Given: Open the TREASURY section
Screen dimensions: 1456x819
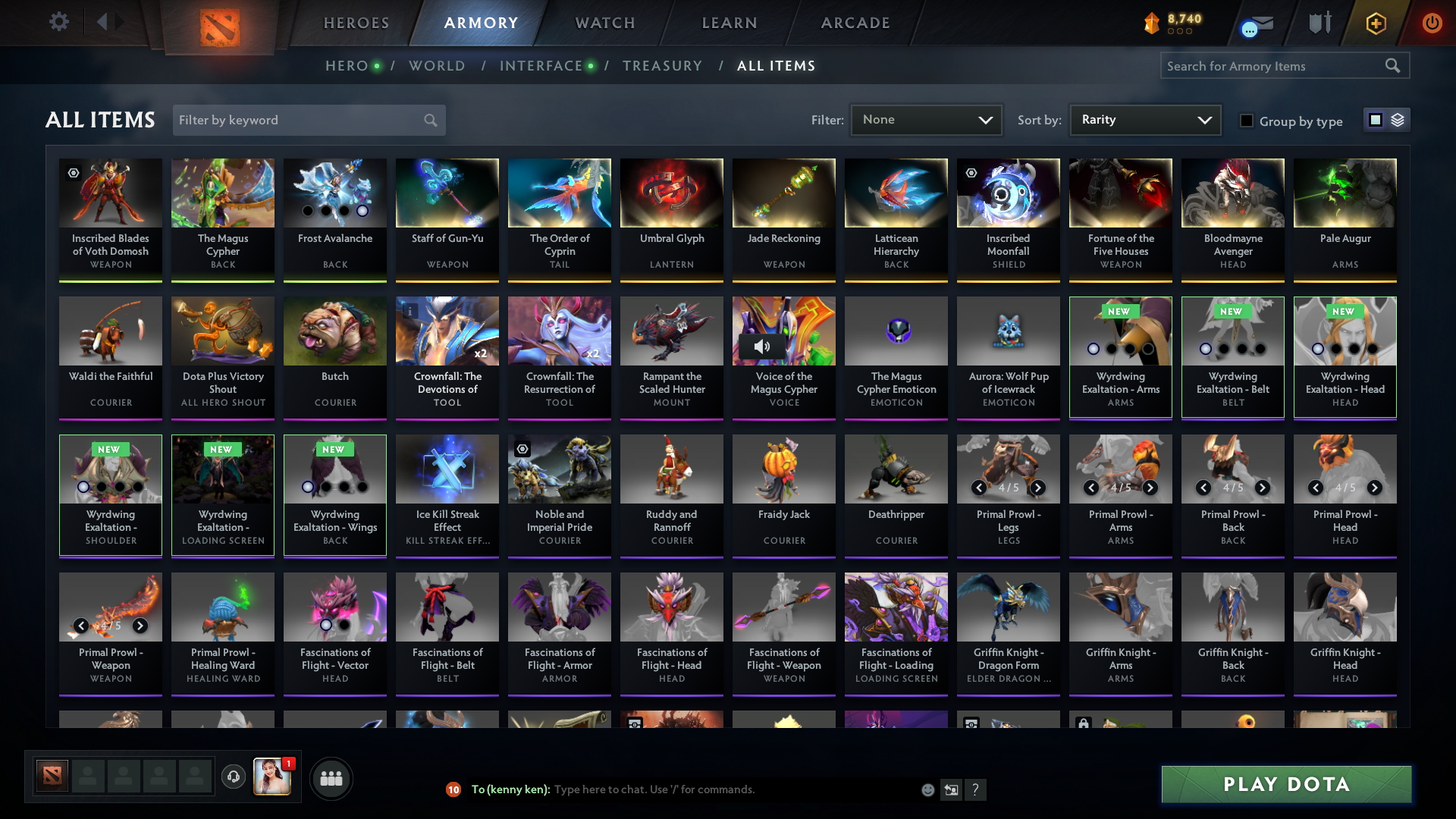Looking at the screenshot, I should coord(662,66).
